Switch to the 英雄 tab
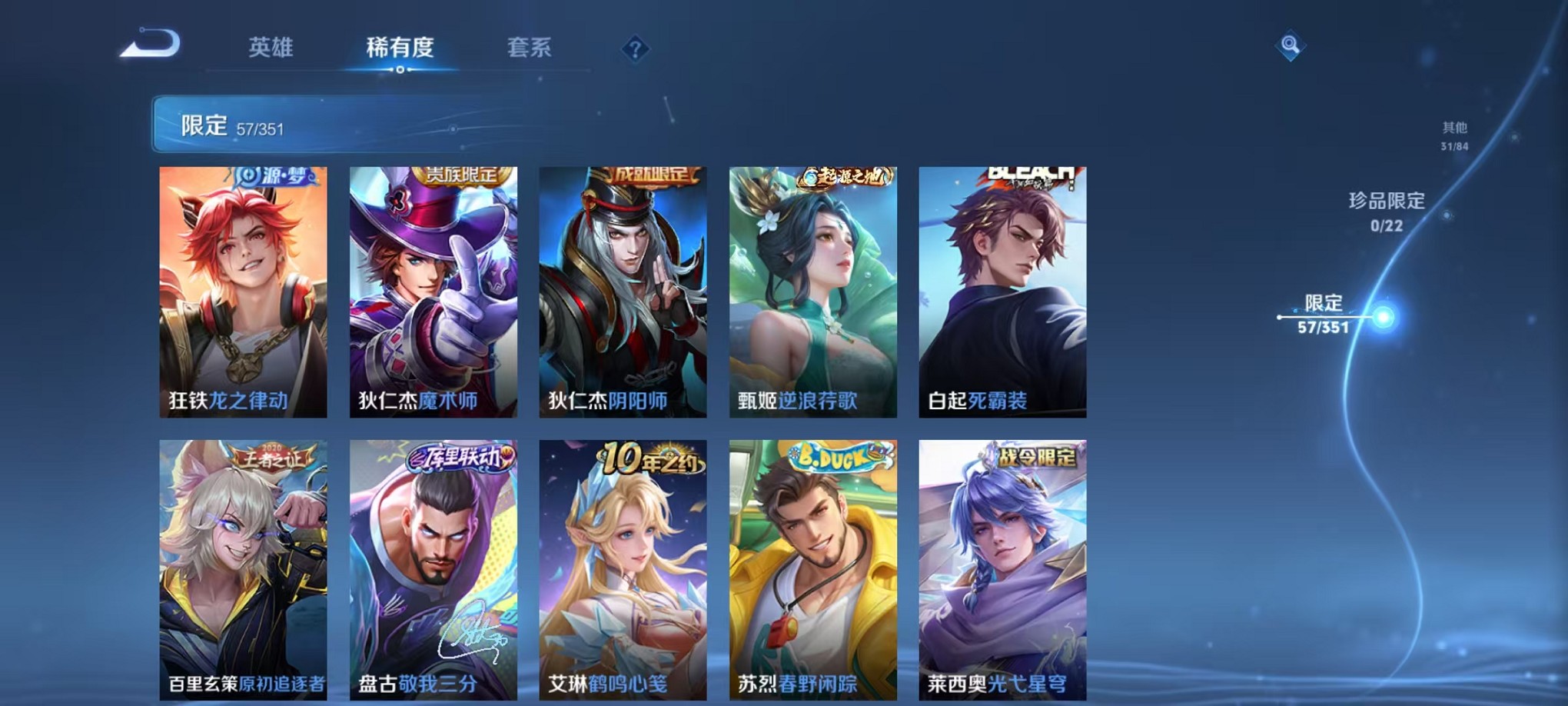1568x706 pixels. click(x=270, y=48)
